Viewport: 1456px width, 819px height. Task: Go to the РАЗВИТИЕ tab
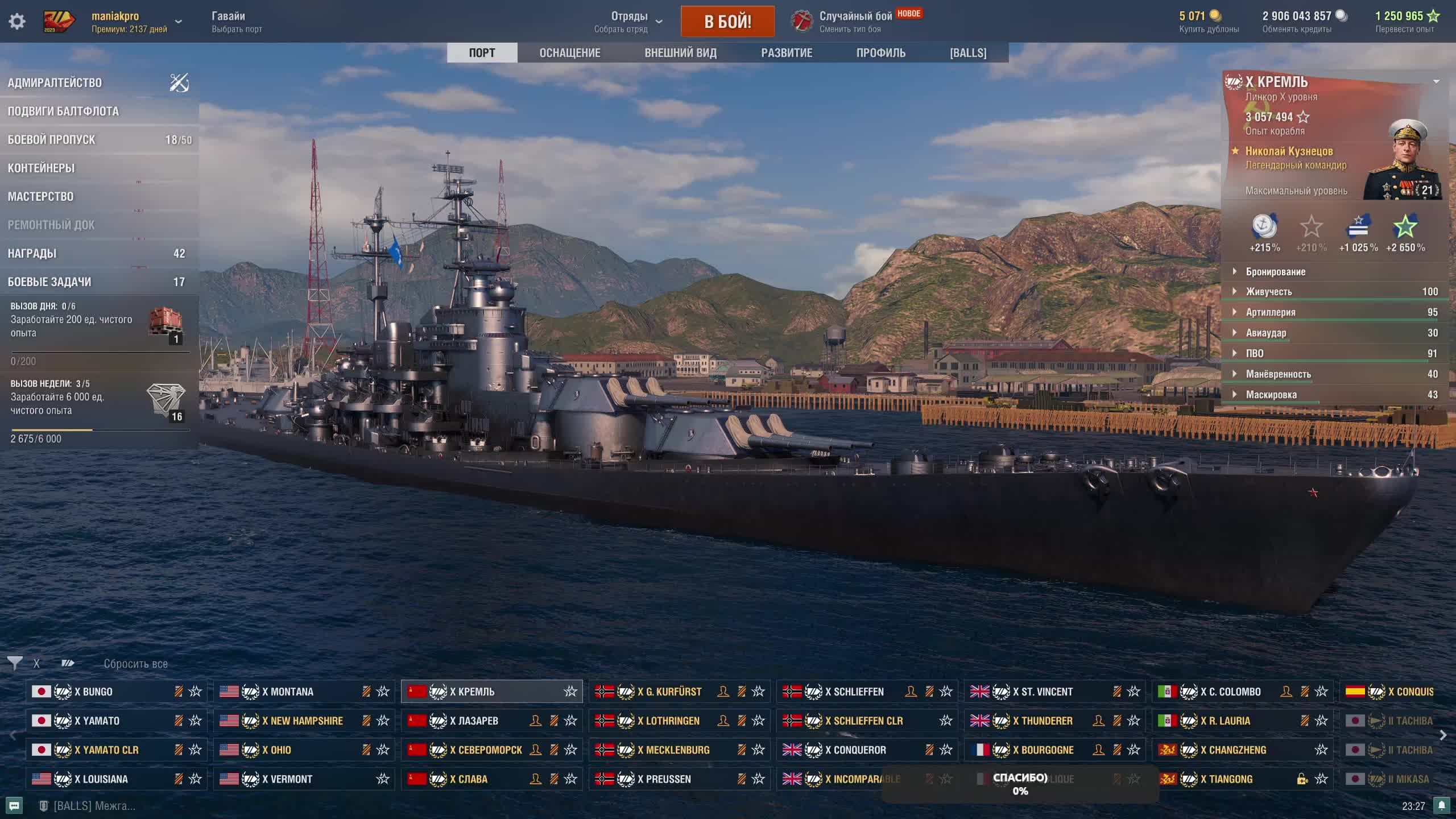[787, 53]
